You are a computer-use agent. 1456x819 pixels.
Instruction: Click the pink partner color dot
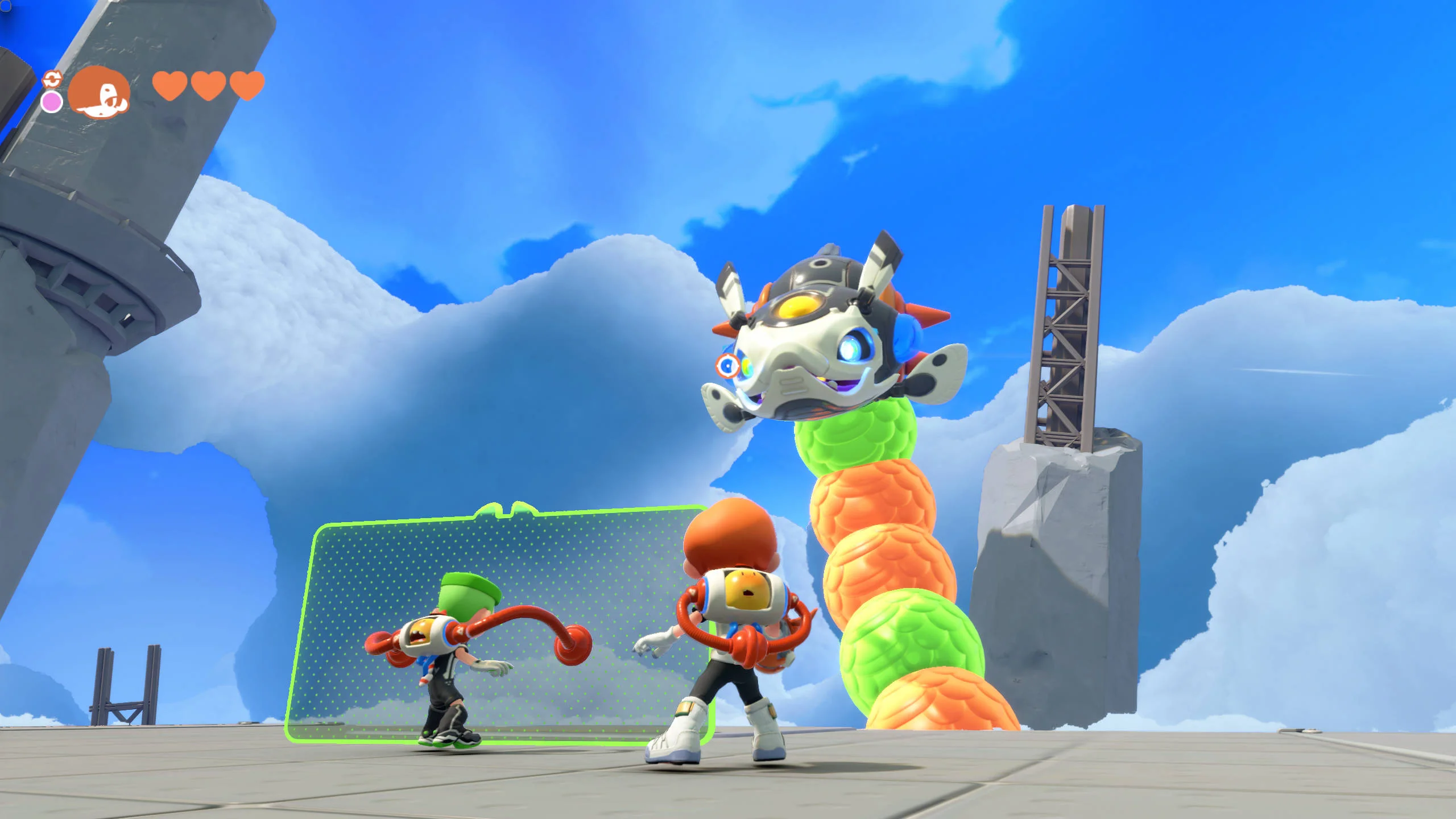[52, 102]
